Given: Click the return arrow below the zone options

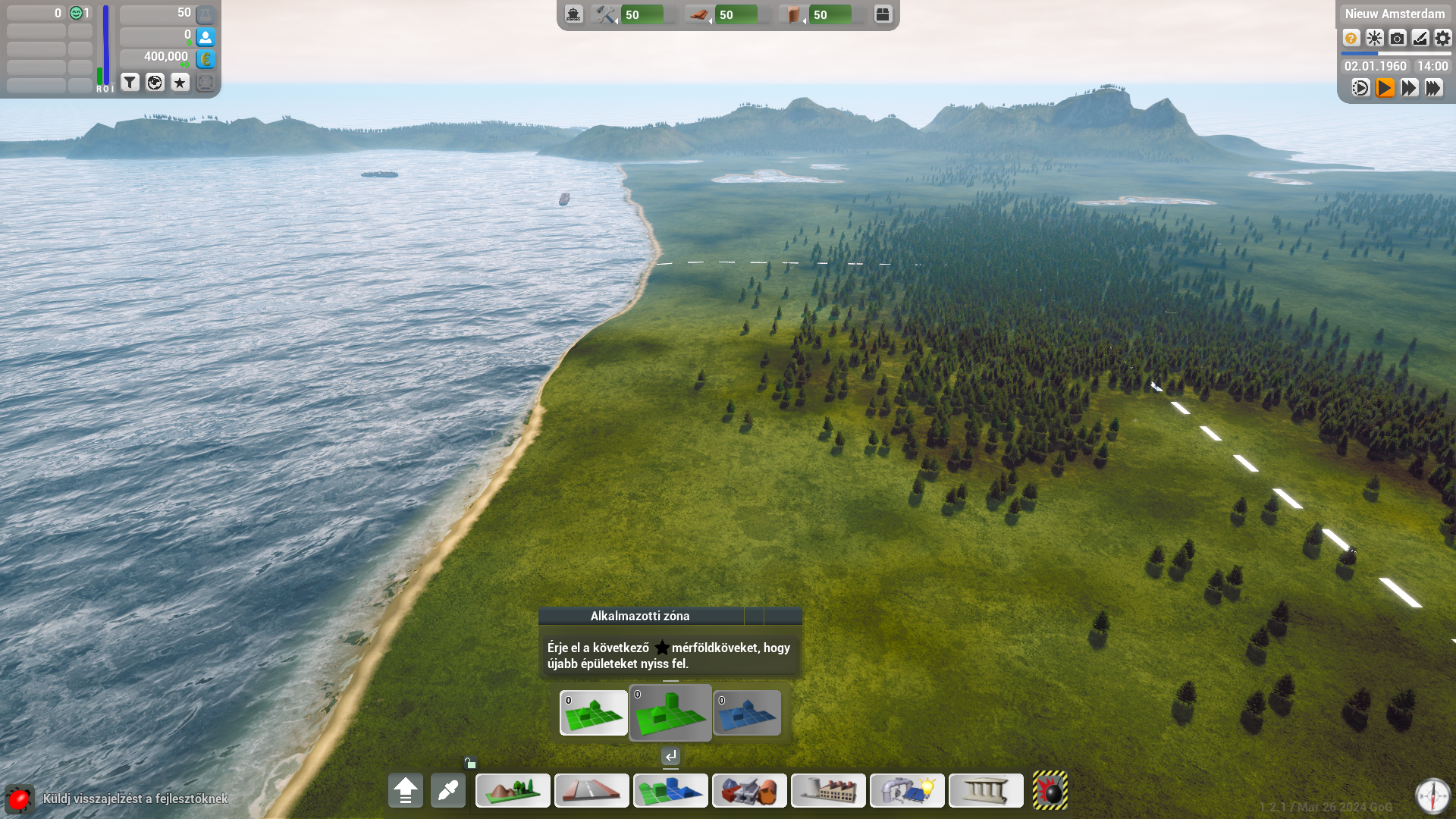Looking at the screenshot, I should point(670,756).
